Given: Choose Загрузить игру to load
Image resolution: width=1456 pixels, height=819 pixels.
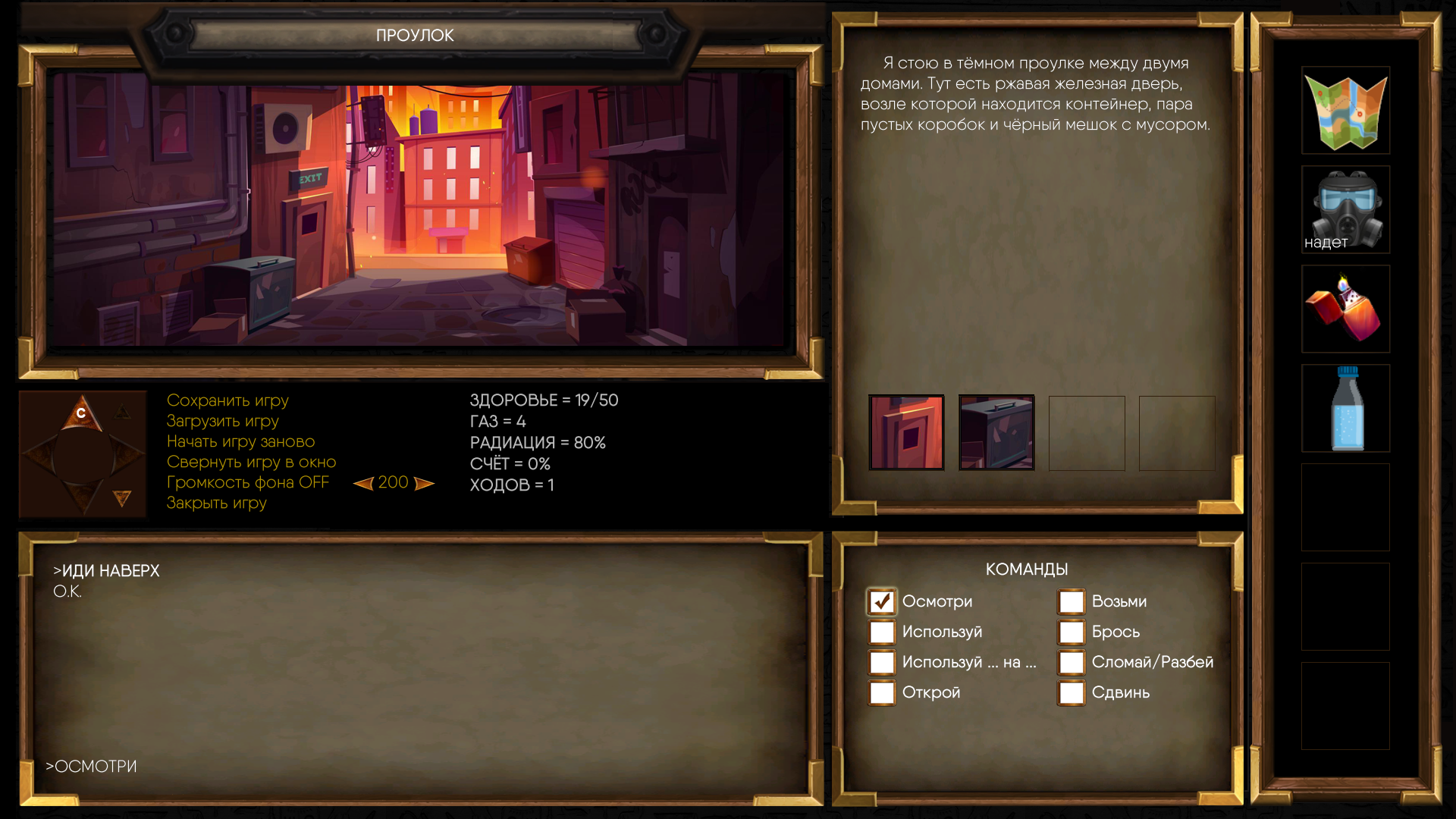Looking at the screenshot, I should [223, 421].
